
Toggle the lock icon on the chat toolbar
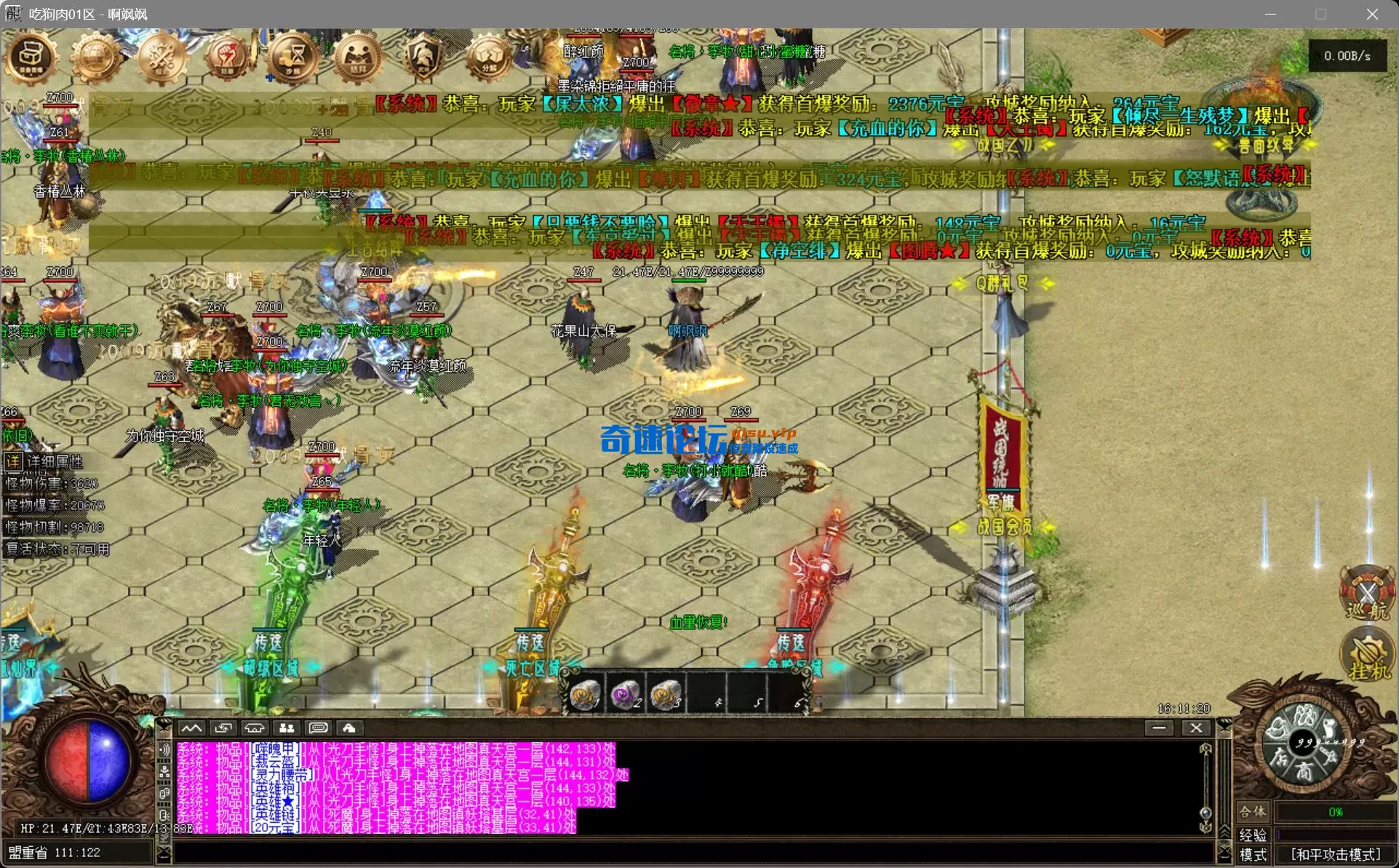click(x=350, y=728)
